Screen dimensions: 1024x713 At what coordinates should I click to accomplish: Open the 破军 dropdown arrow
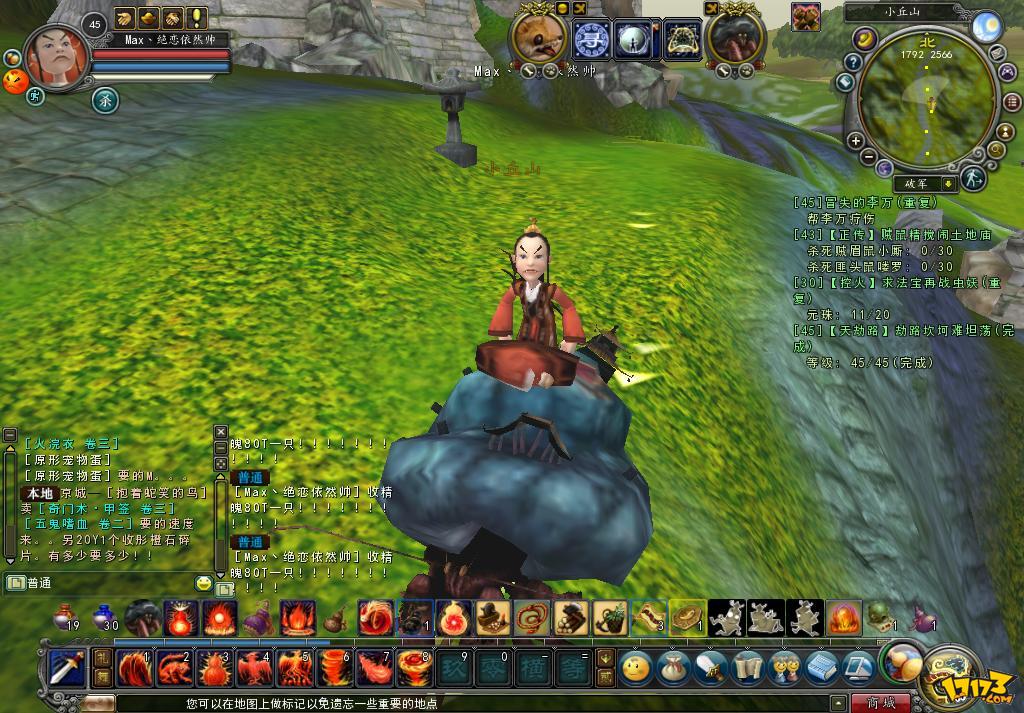[946, 183]
